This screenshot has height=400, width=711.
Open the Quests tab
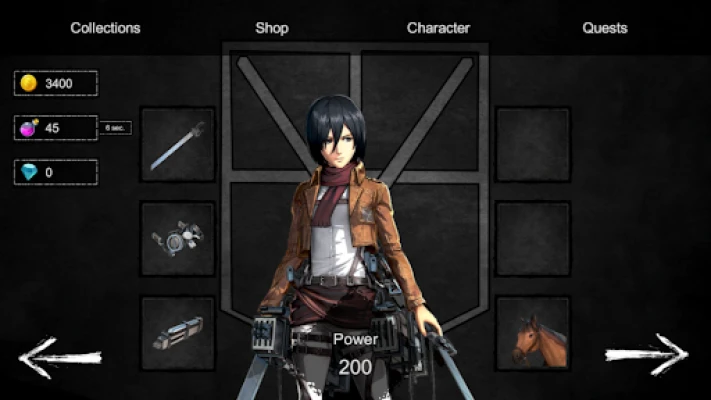click(605, 28)
